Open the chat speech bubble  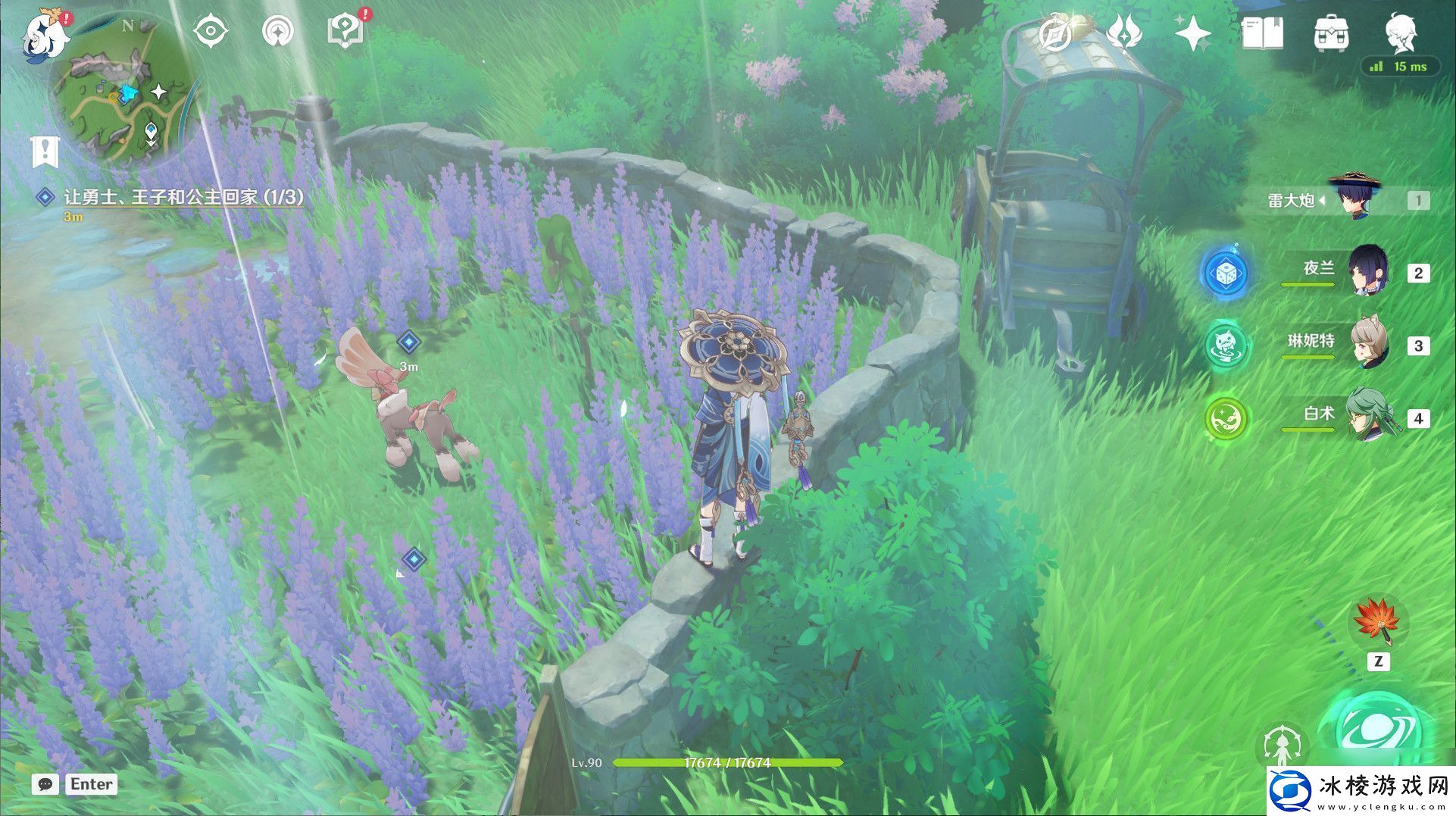click(x=45, y=785)
